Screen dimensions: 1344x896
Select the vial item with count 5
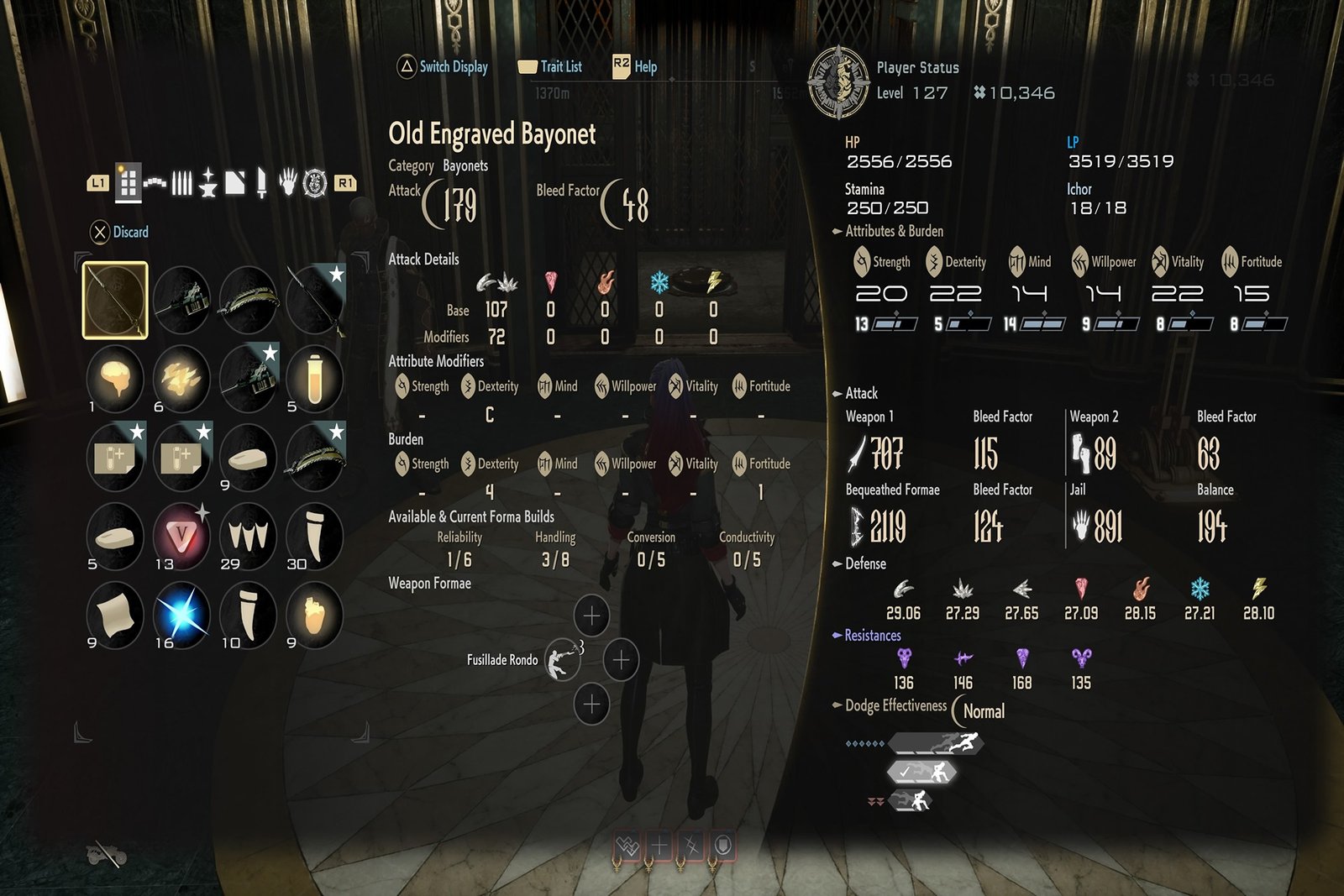click(x=314, y=378)
